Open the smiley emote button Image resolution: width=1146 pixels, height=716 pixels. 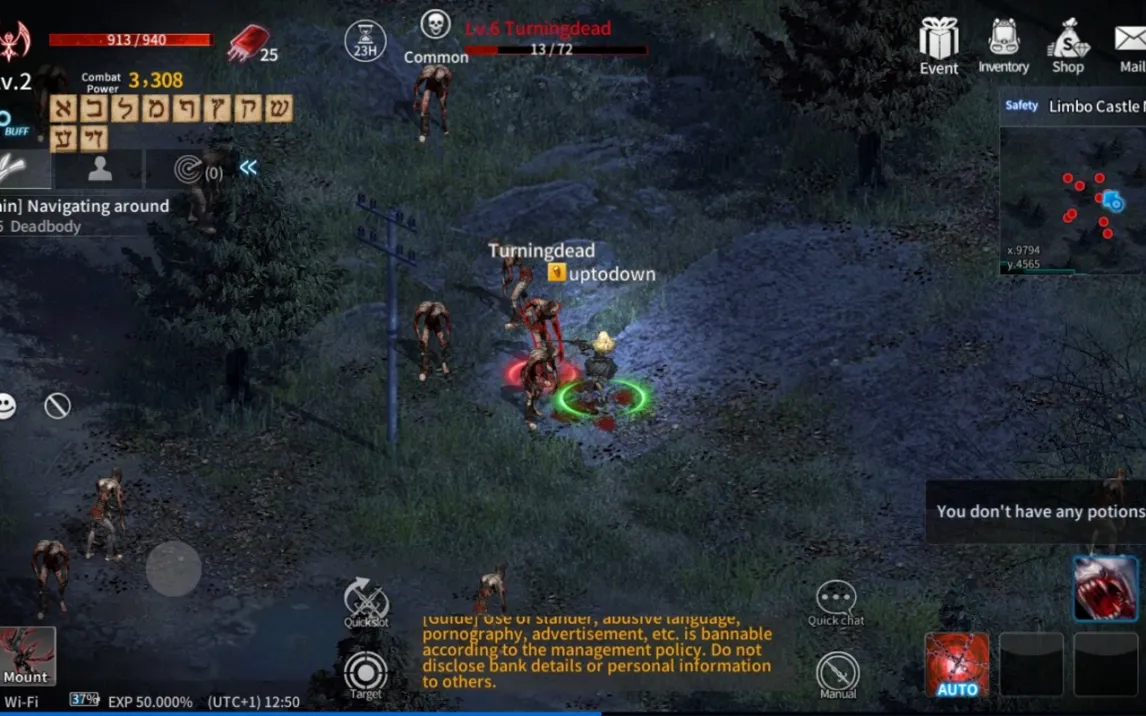point(7,406)
